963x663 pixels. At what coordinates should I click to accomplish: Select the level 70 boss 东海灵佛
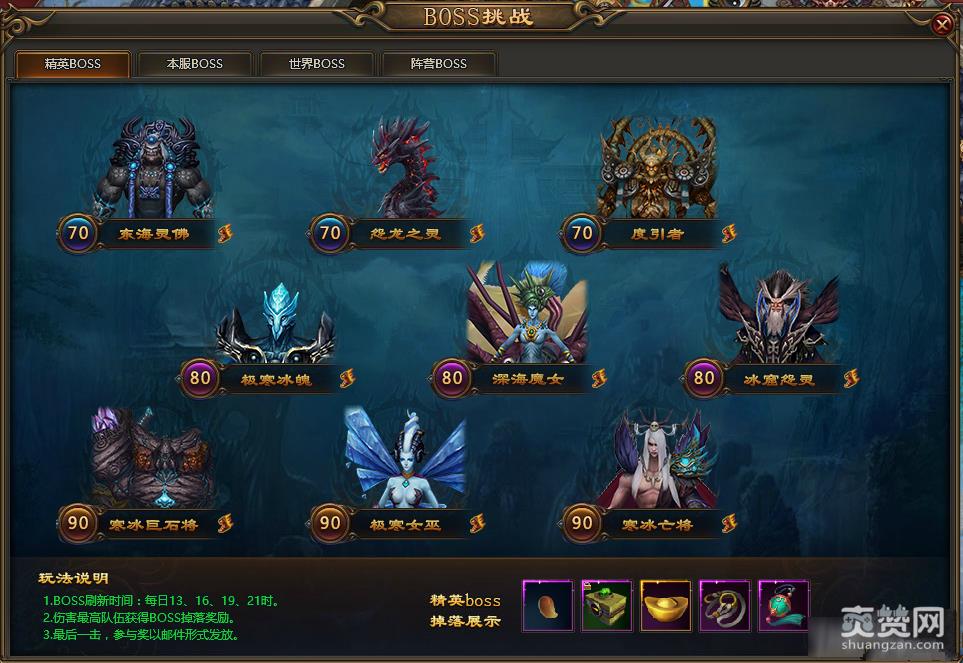pos(155,170)
